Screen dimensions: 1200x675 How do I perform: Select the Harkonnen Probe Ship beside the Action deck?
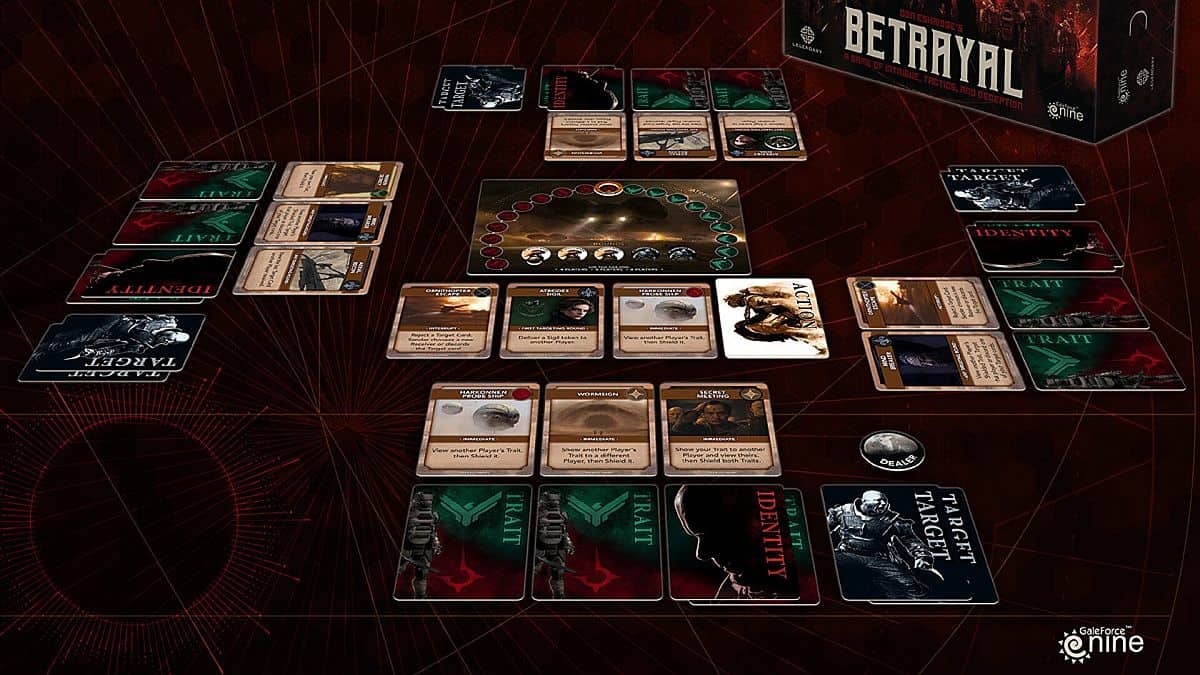662,320
